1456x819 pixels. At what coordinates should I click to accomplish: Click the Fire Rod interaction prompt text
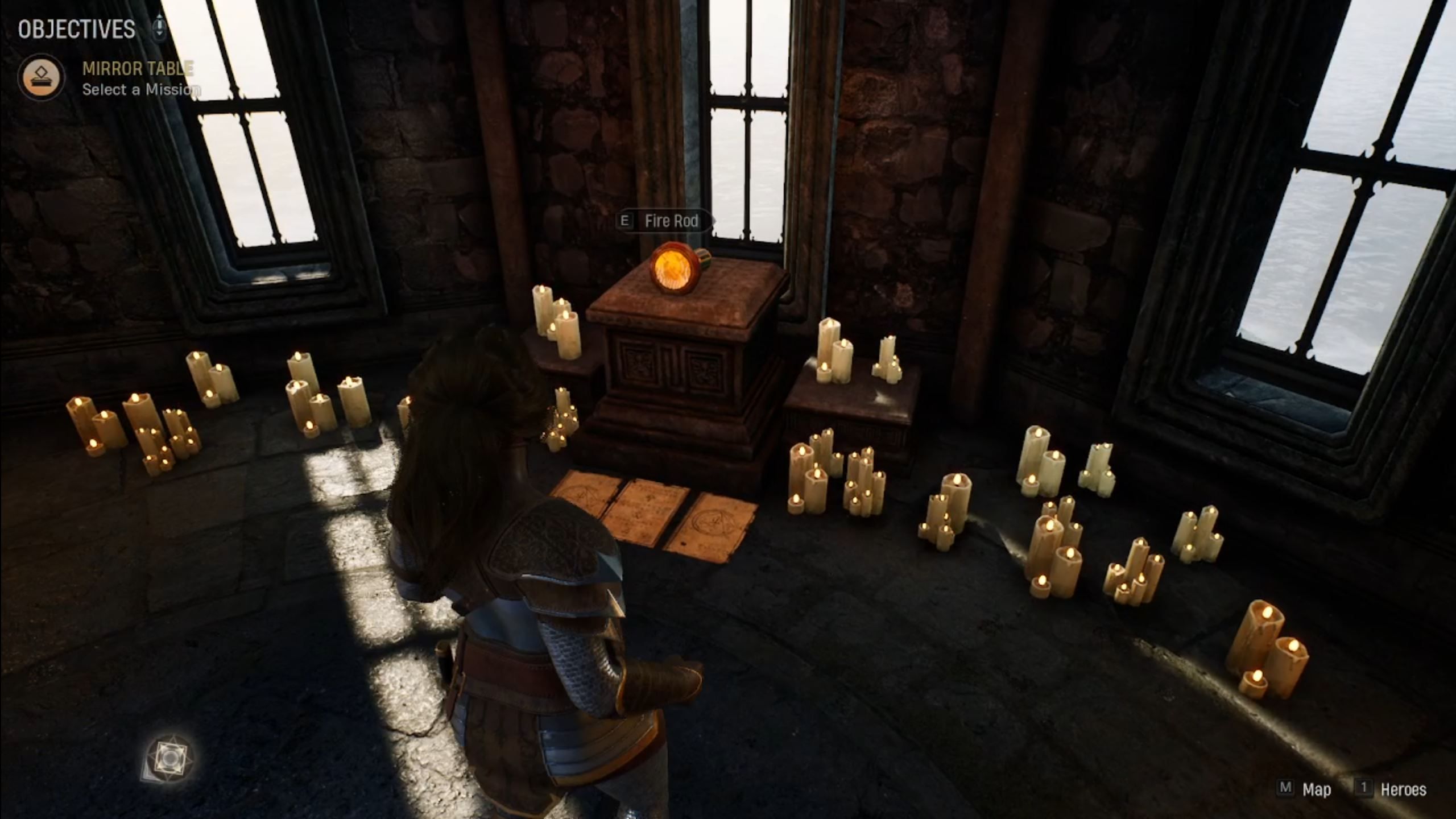click(x=671, y=222)
